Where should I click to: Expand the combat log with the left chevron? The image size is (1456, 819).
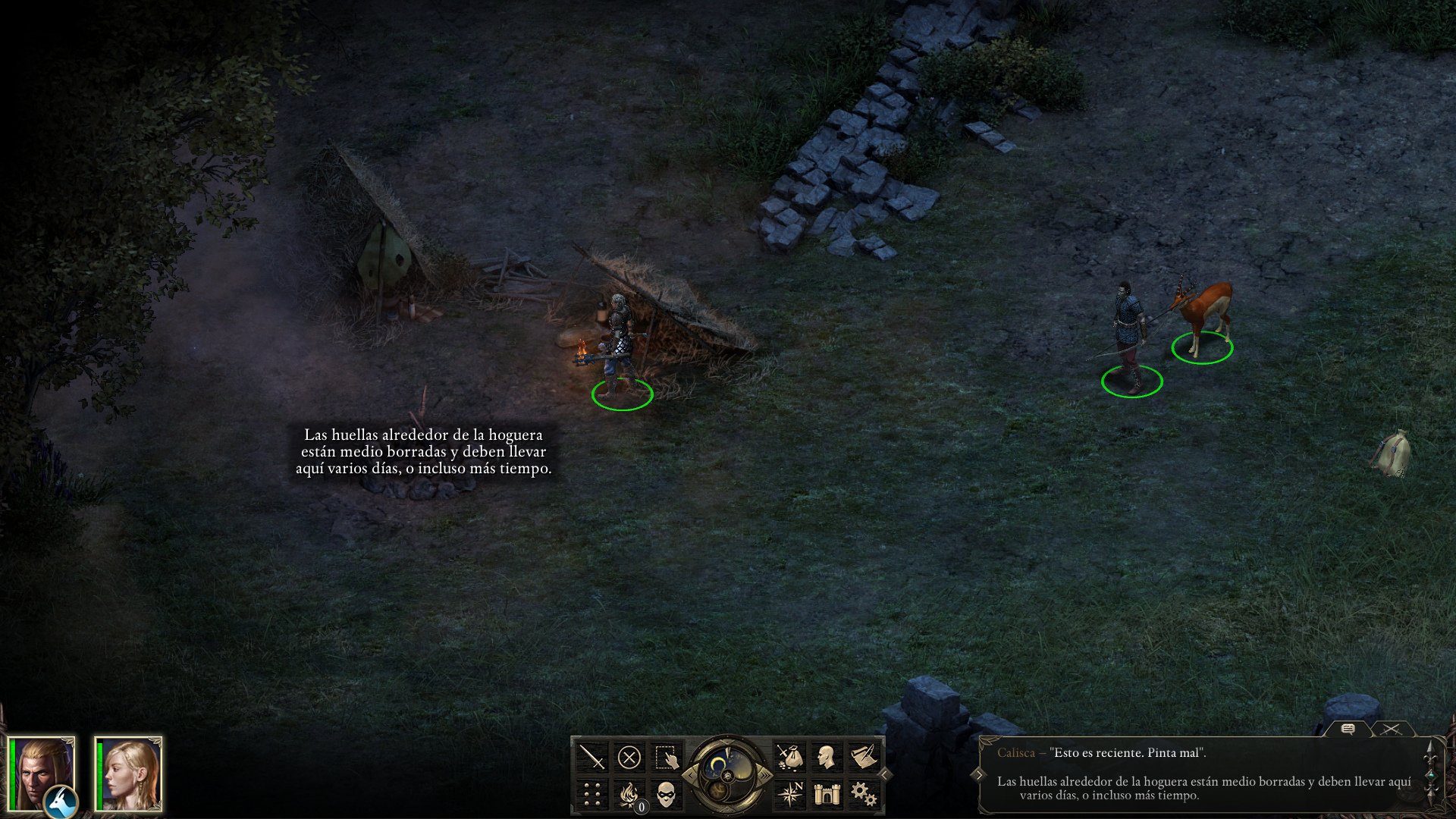(979, 773)
